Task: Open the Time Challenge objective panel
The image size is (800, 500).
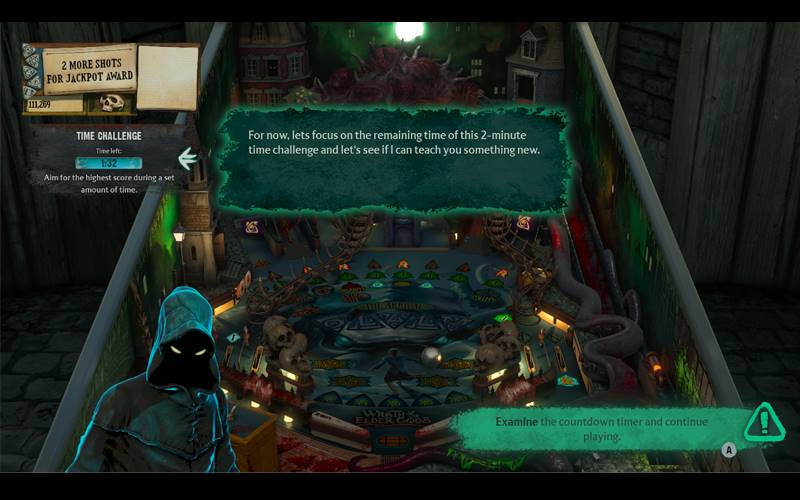Action: click(108, 157)
